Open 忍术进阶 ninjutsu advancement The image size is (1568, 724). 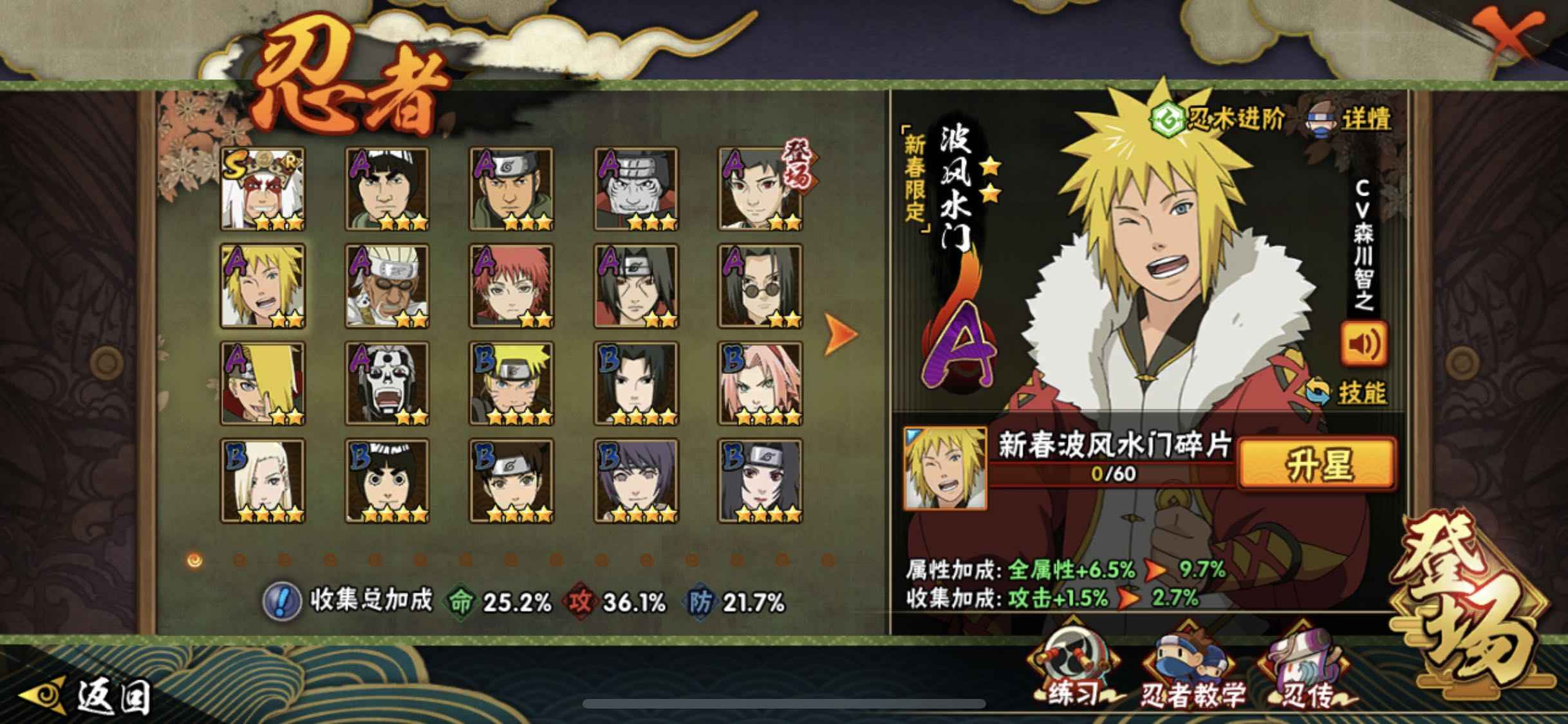point(1218,119)
